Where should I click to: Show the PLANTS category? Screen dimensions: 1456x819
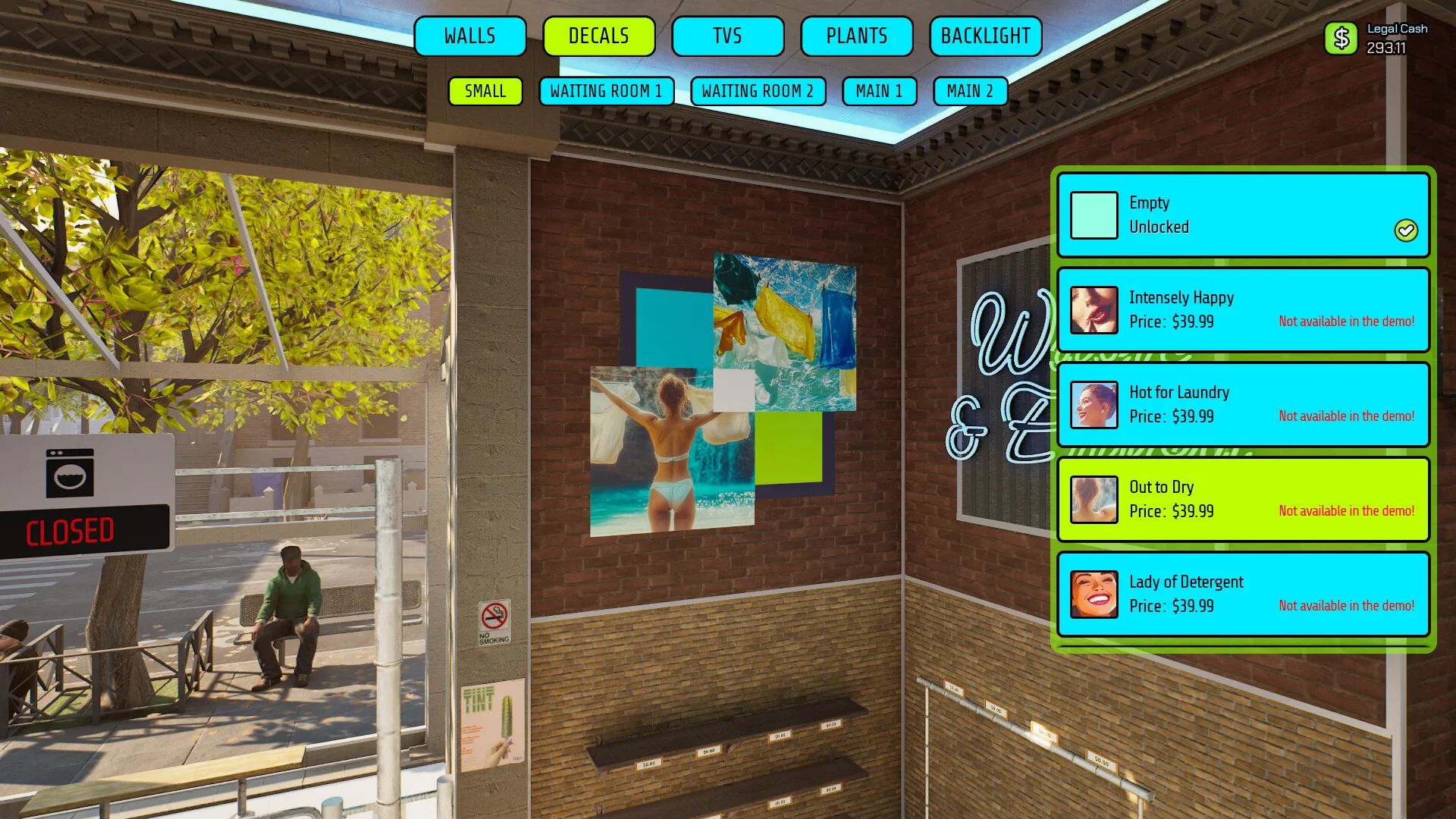pyautogui.click(x=856, y=36)
